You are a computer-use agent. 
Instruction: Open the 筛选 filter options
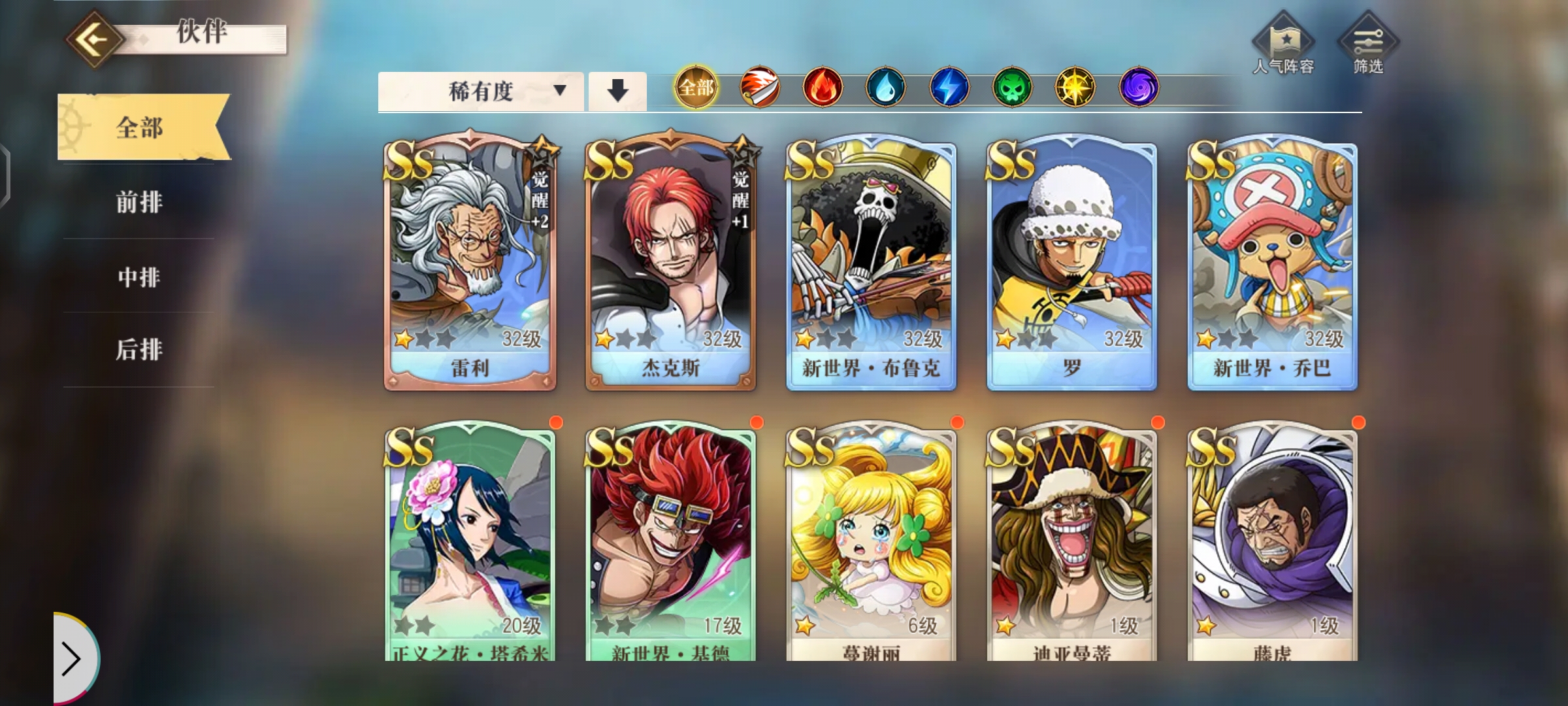[x=1368, y=46]
